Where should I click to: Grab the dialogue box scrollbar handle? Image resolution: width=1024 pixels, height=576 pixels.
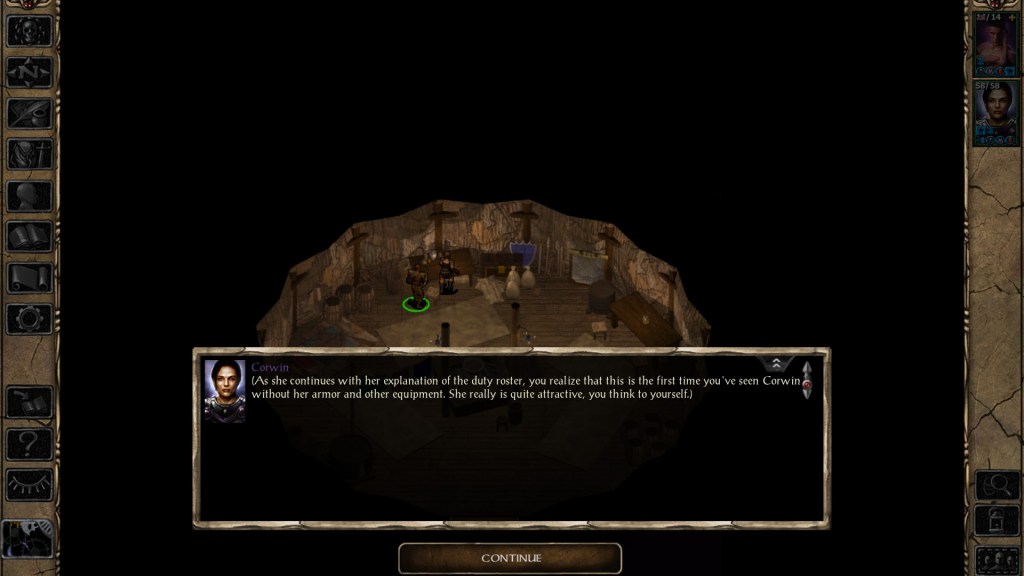tap(806, 382)
